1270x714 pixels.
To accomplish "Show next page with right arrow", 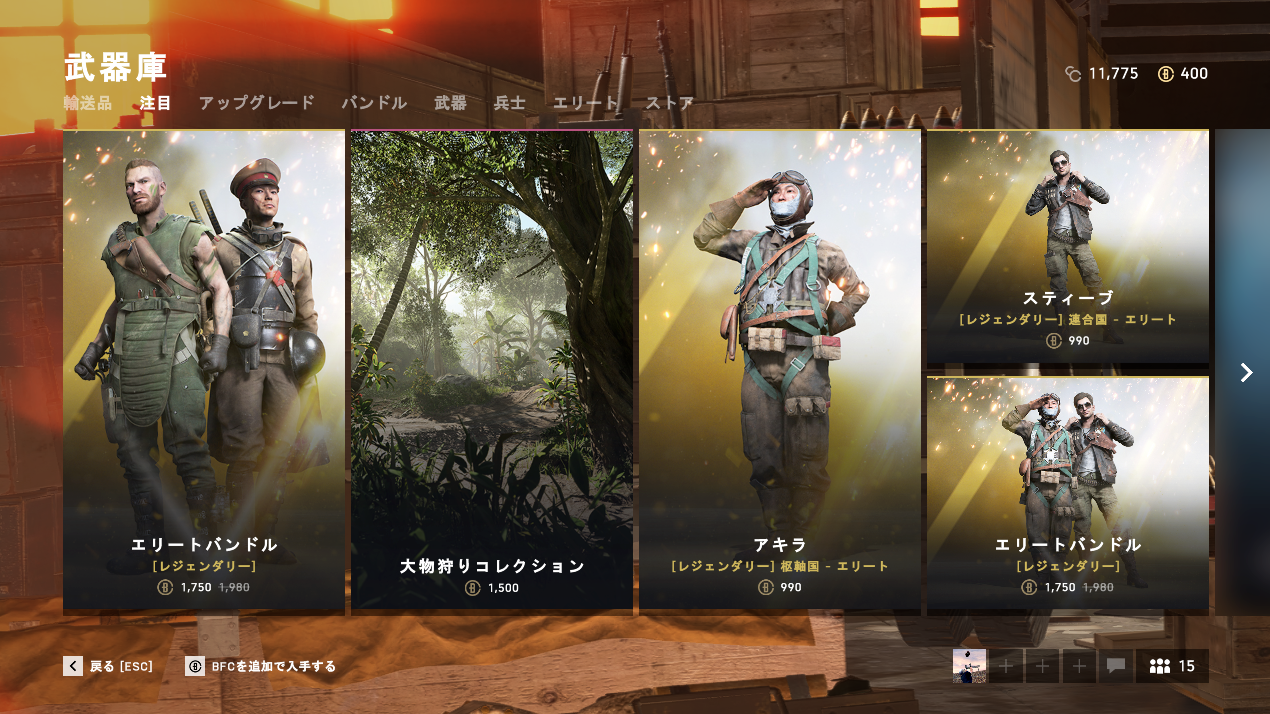I will 1246,373.
